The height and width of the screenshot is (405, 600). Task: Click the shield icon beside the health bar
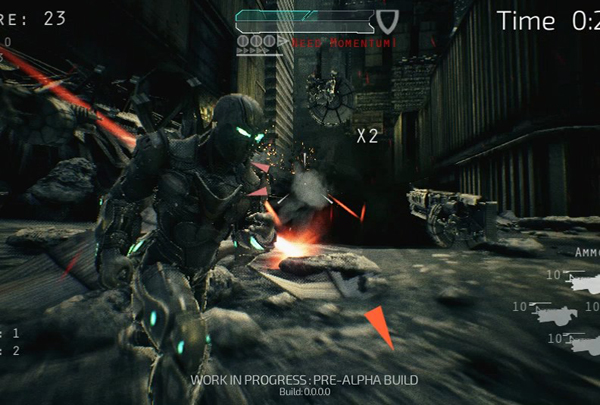pyautogui.click(x=389, y=19)
